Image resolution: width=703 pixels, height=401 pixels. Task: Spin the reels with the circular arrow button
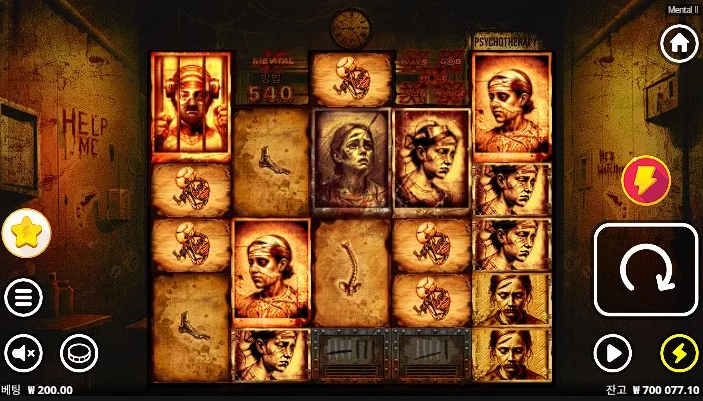(646, 269)
